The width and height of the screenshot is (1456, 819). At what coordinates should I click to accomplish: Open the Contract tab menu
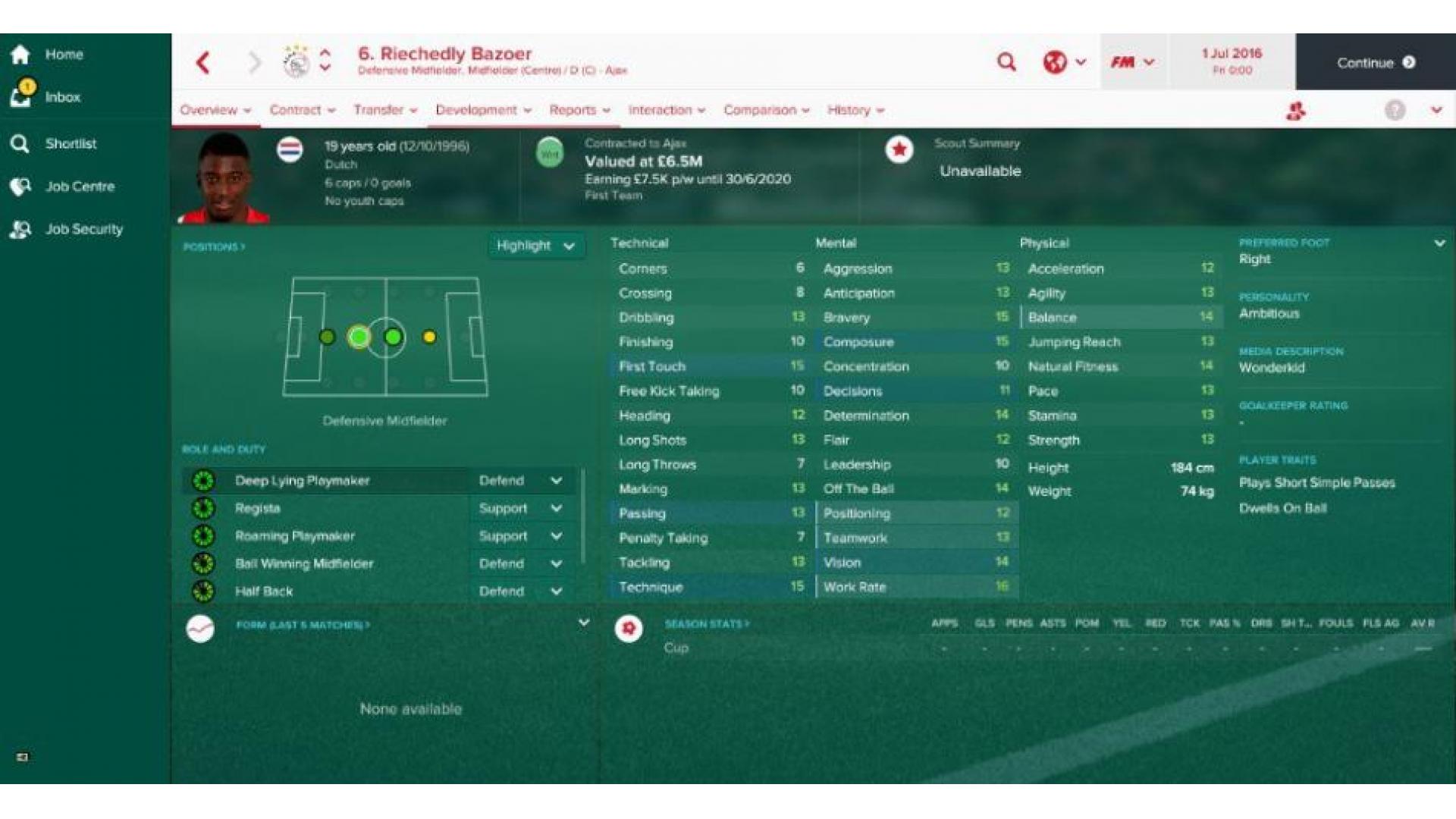(x=302, y=110)
